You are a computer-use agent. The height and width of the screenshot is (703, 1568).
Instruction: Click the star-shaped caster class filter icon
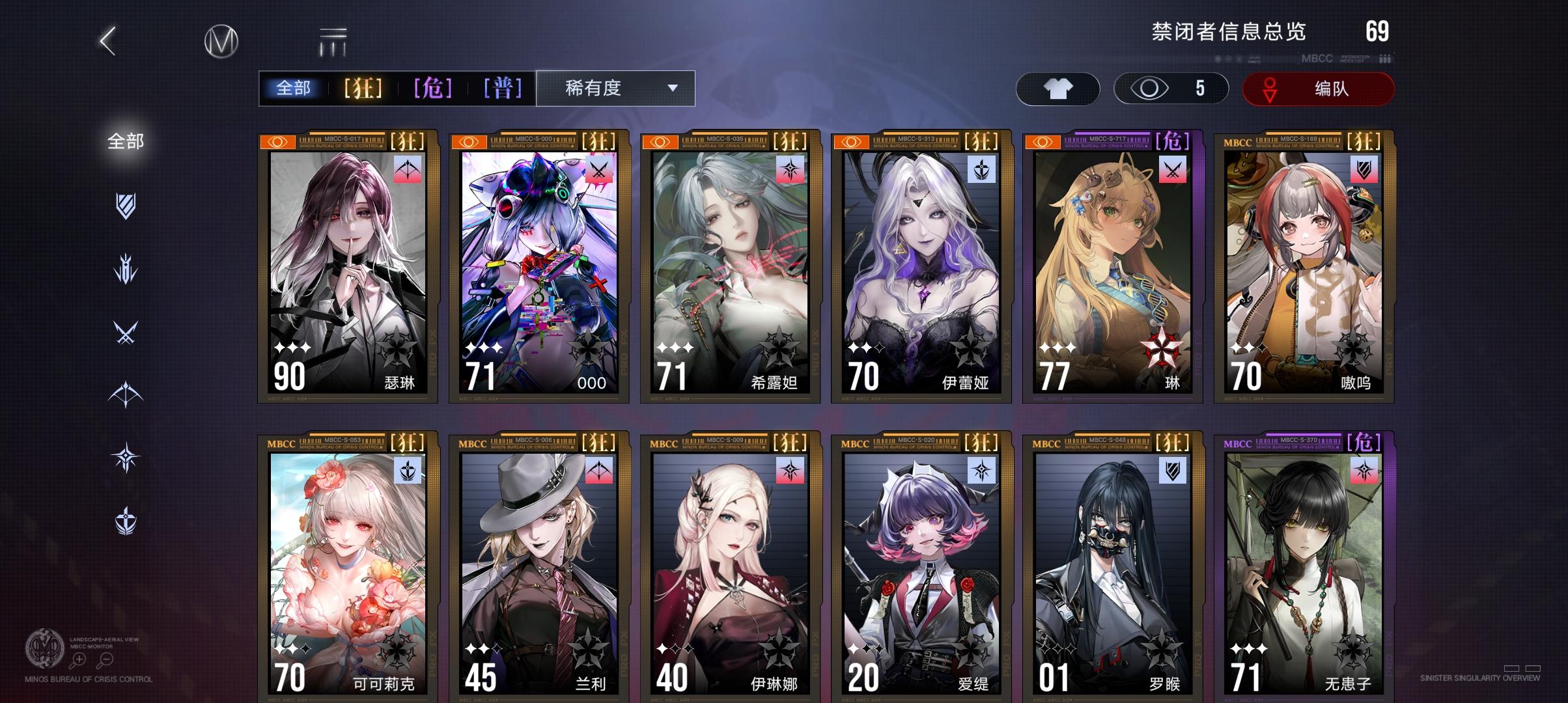126,456
